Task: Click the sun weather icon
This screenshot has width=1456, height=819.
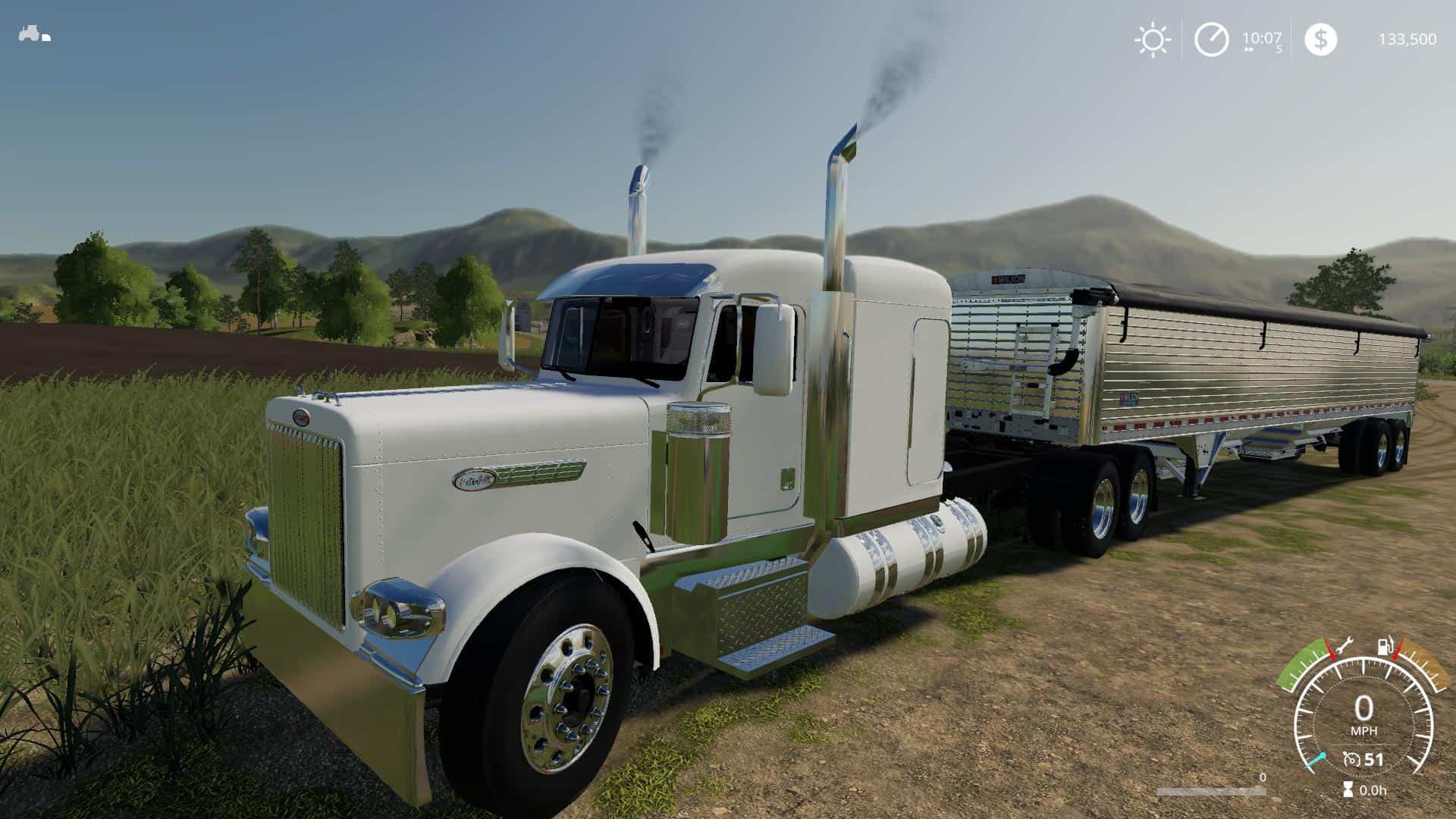Action: pos(1152,39)
